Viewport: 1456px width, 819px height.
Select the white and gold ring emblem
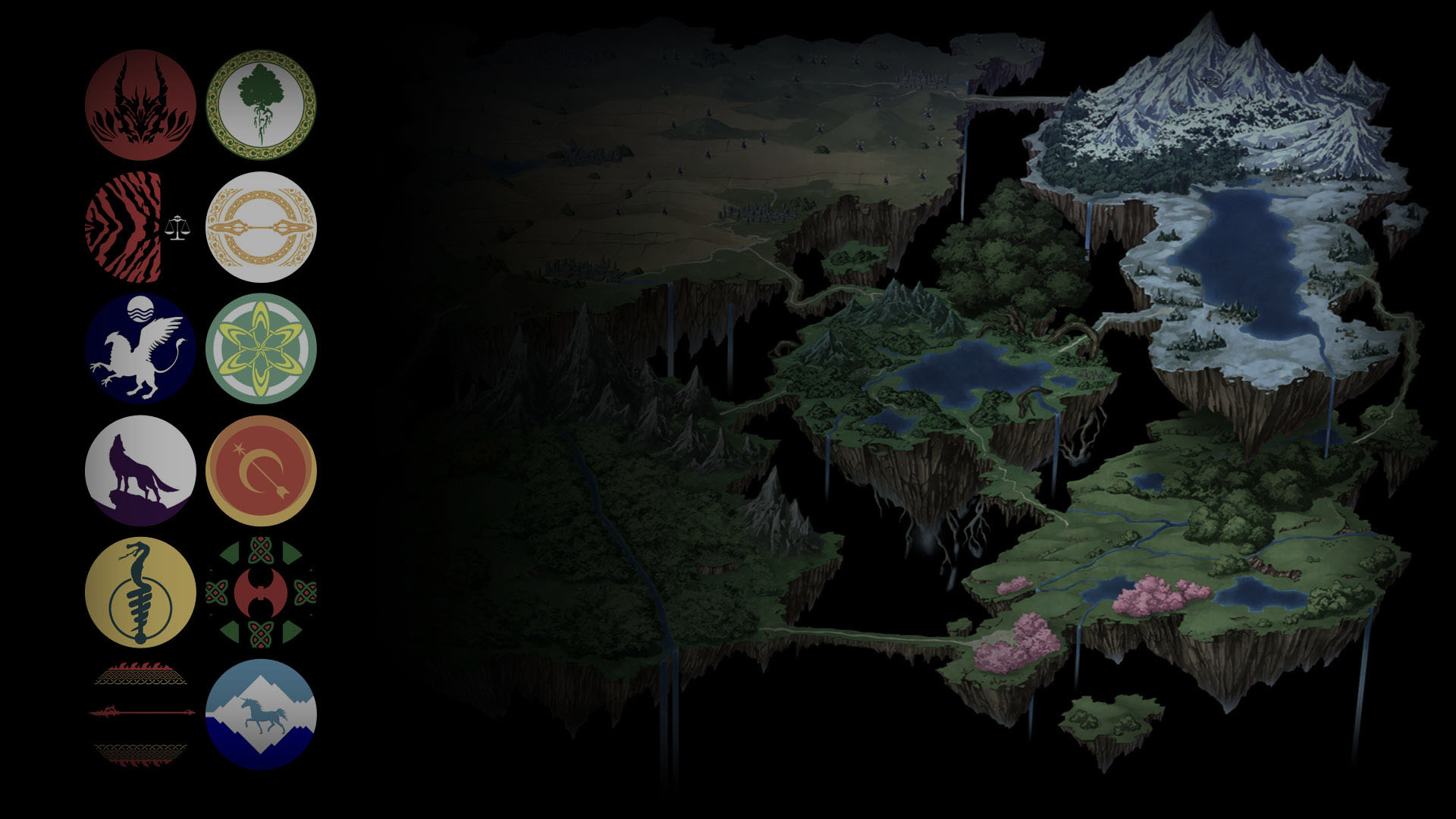261,227
